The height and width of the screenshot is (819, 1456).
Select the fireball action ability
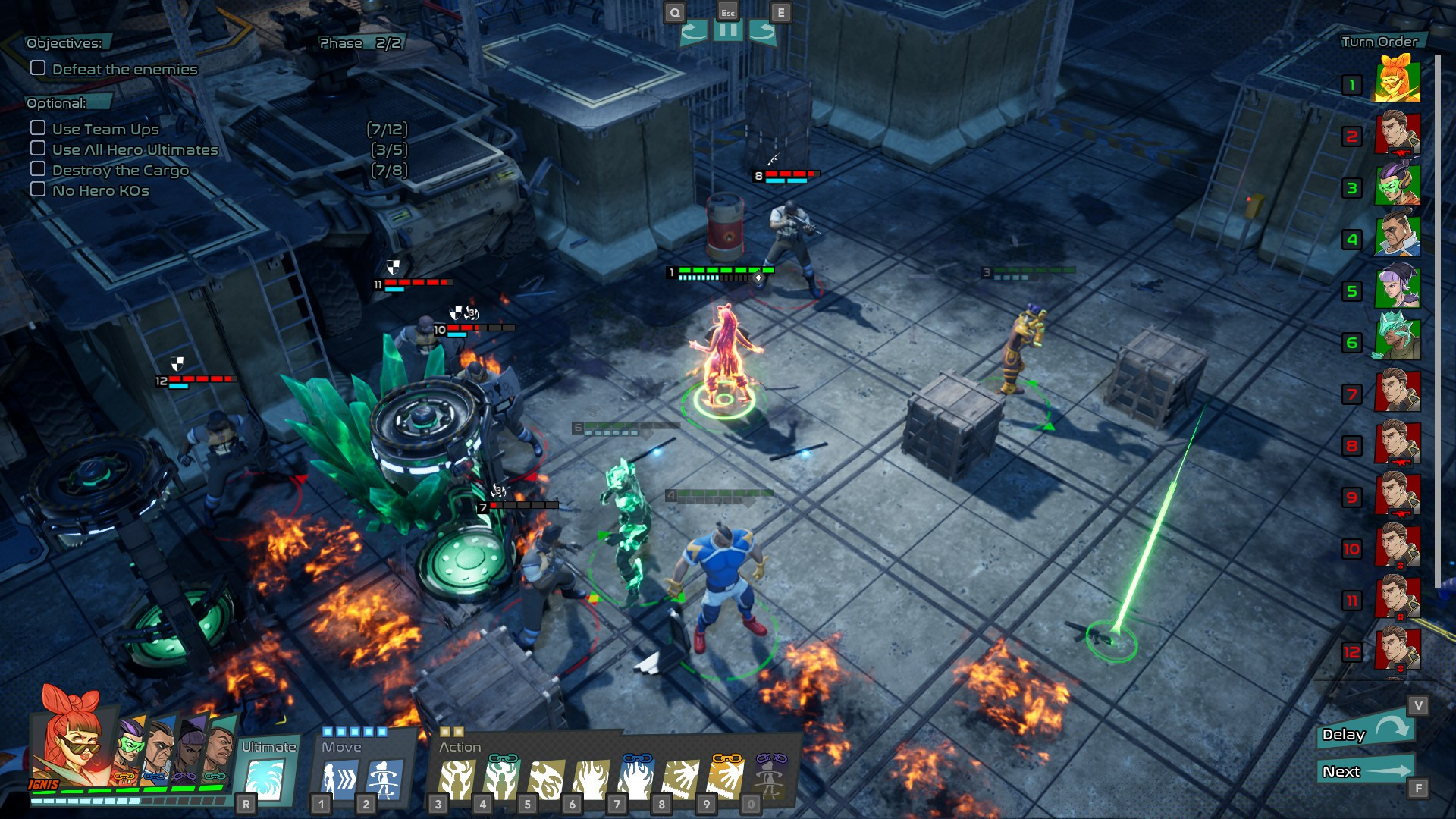point(546,779)
